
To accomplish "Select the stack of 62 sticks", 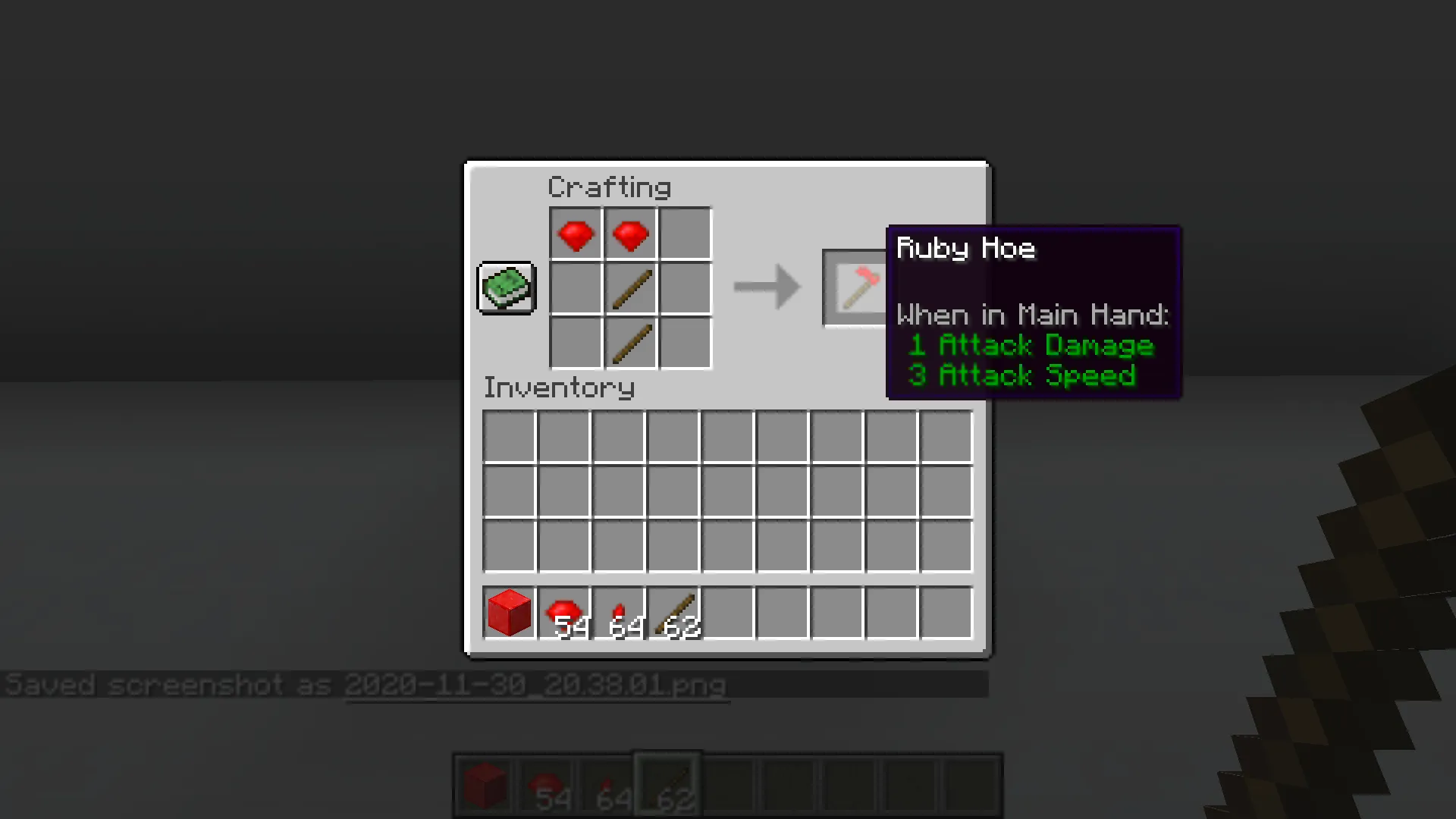I will [675, 613].
